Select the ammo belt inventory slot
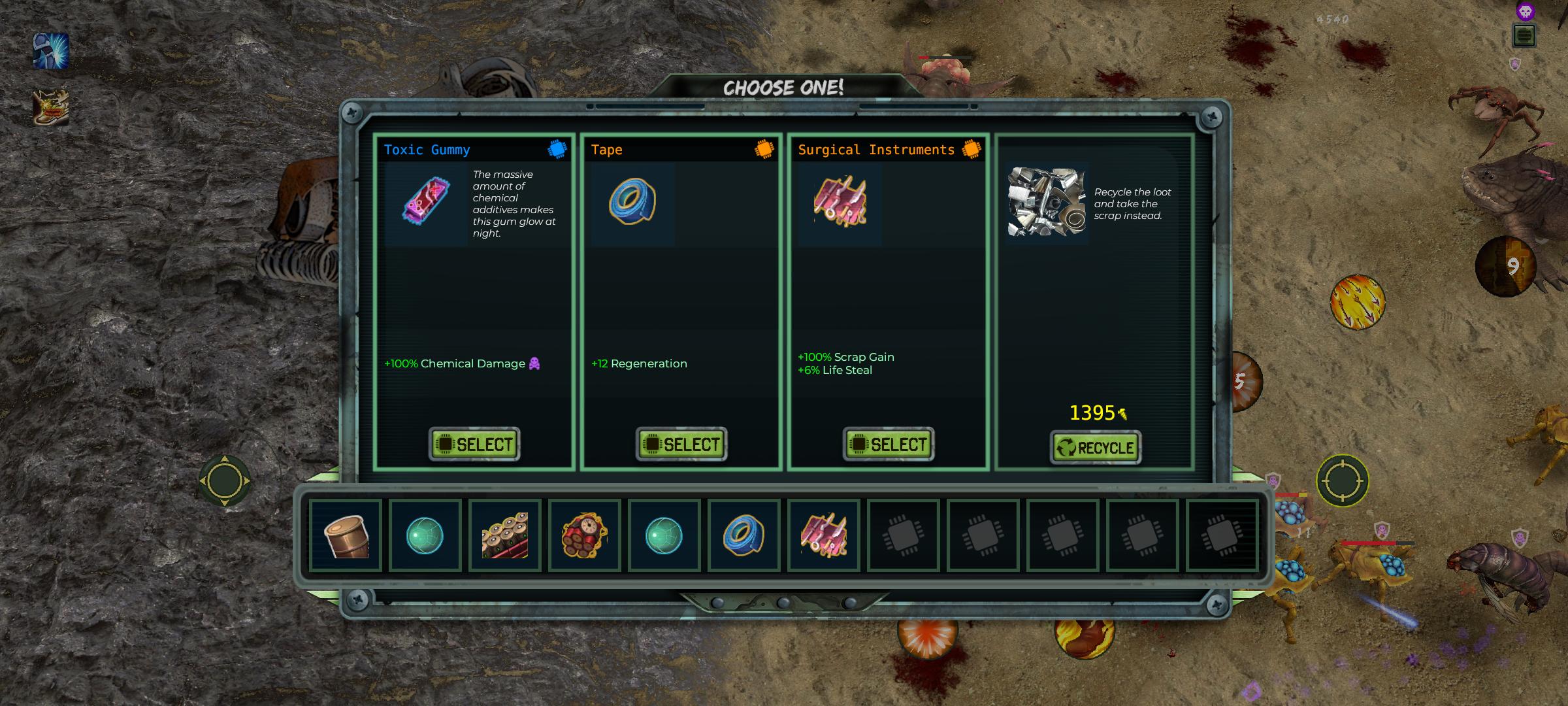The height and width of the screenshot is (706, 1568). click(x=504, y=535)
